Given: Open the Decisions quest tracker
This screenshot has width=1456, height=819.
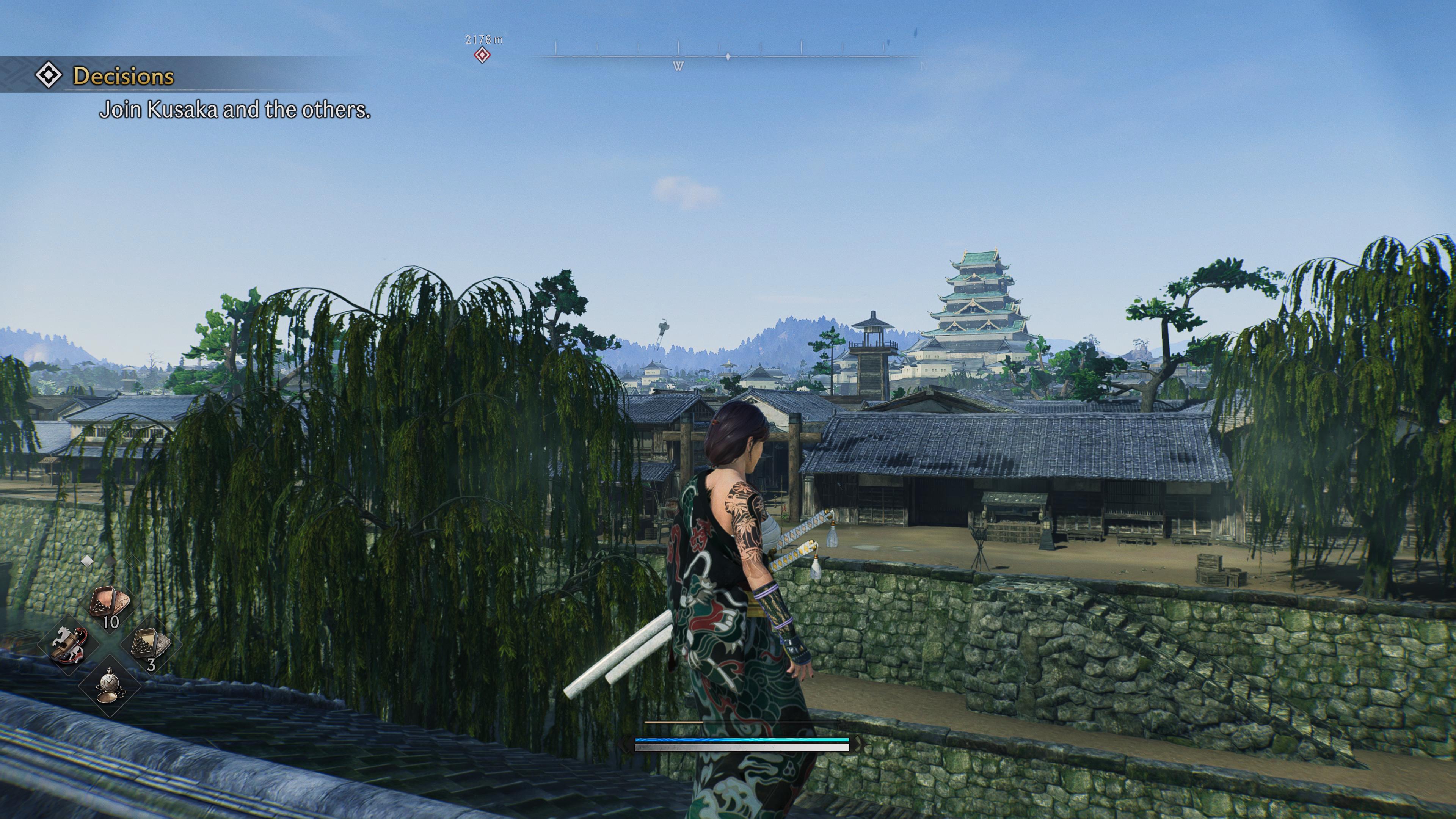Looking at the screenshot, I should tap(122, 76).
